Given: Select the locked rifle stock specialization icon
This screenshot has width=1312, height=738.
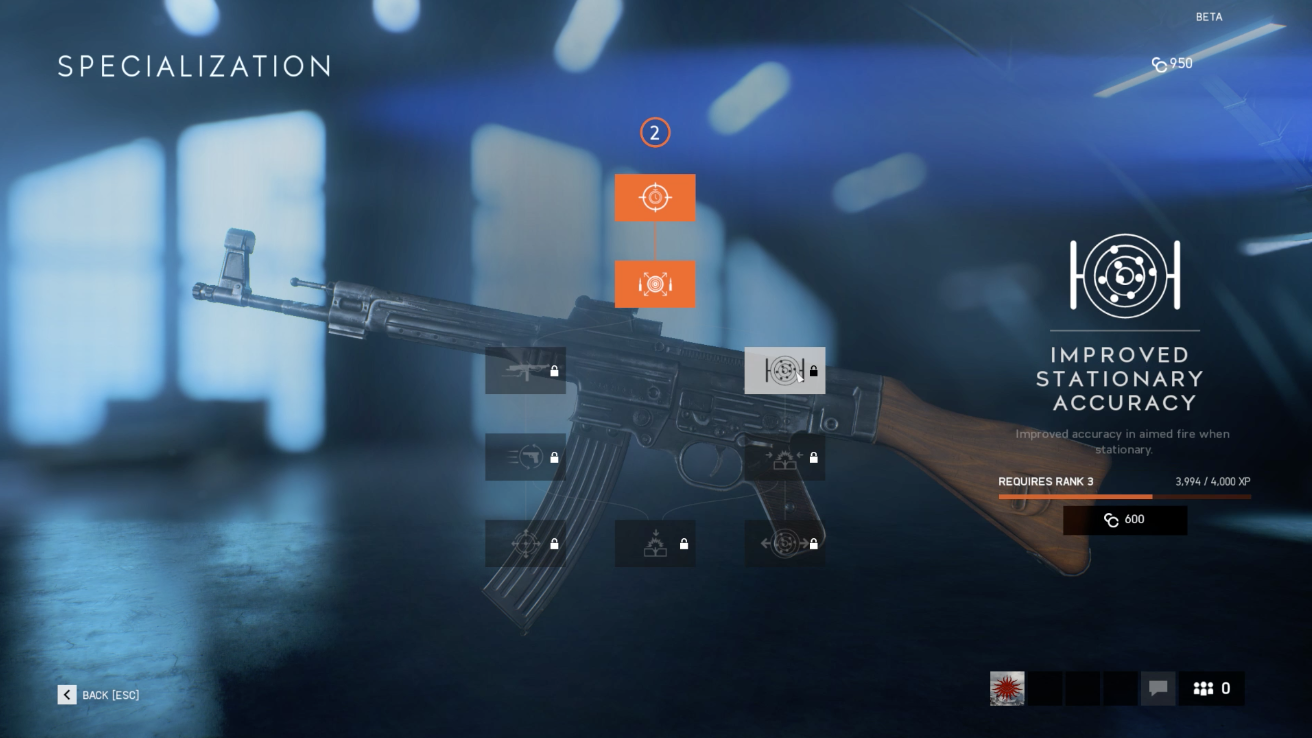Looking at the screenshot, I should point(525,370).
